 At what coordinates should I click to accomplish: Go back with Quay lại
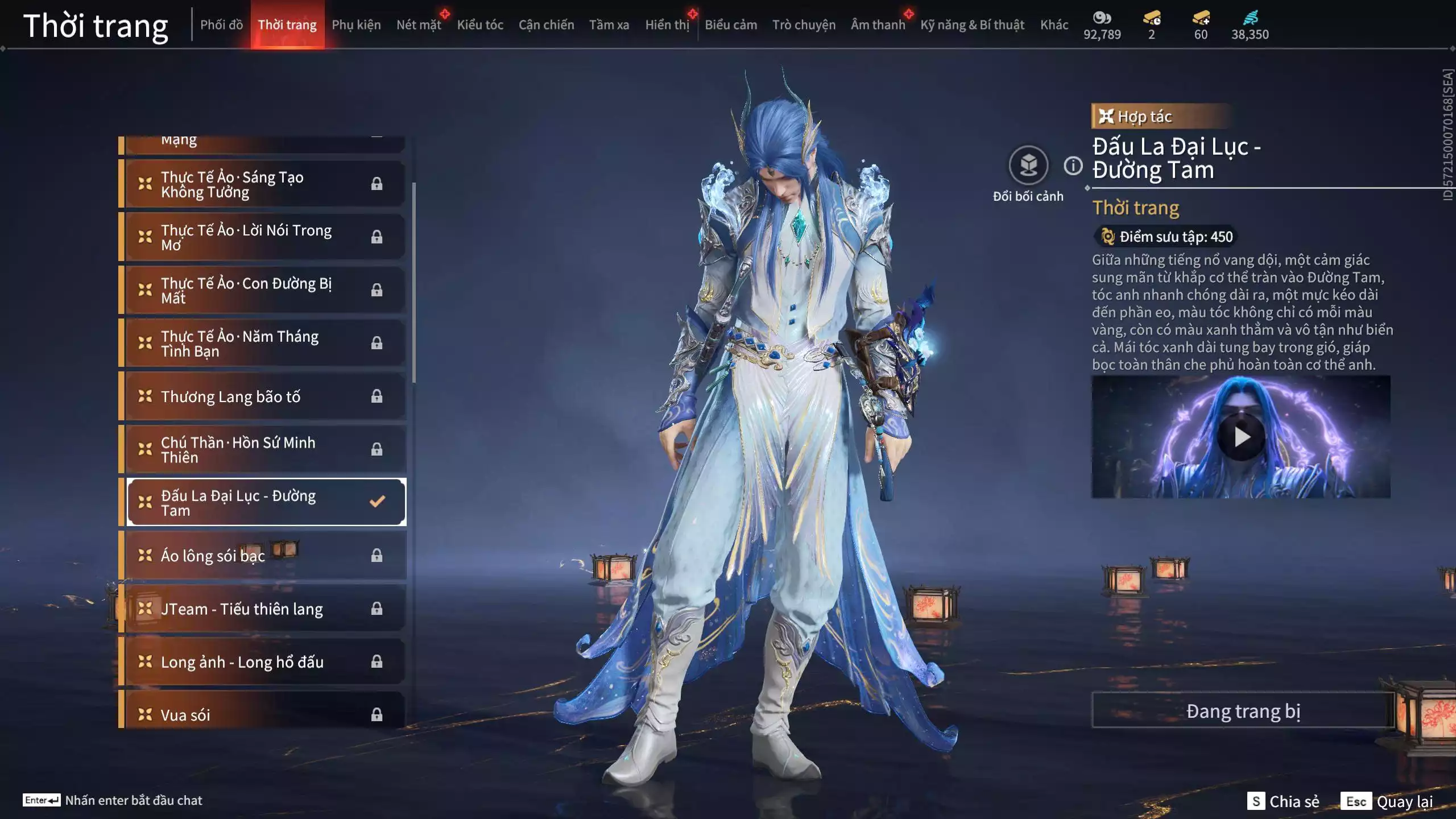(1387, 801)
